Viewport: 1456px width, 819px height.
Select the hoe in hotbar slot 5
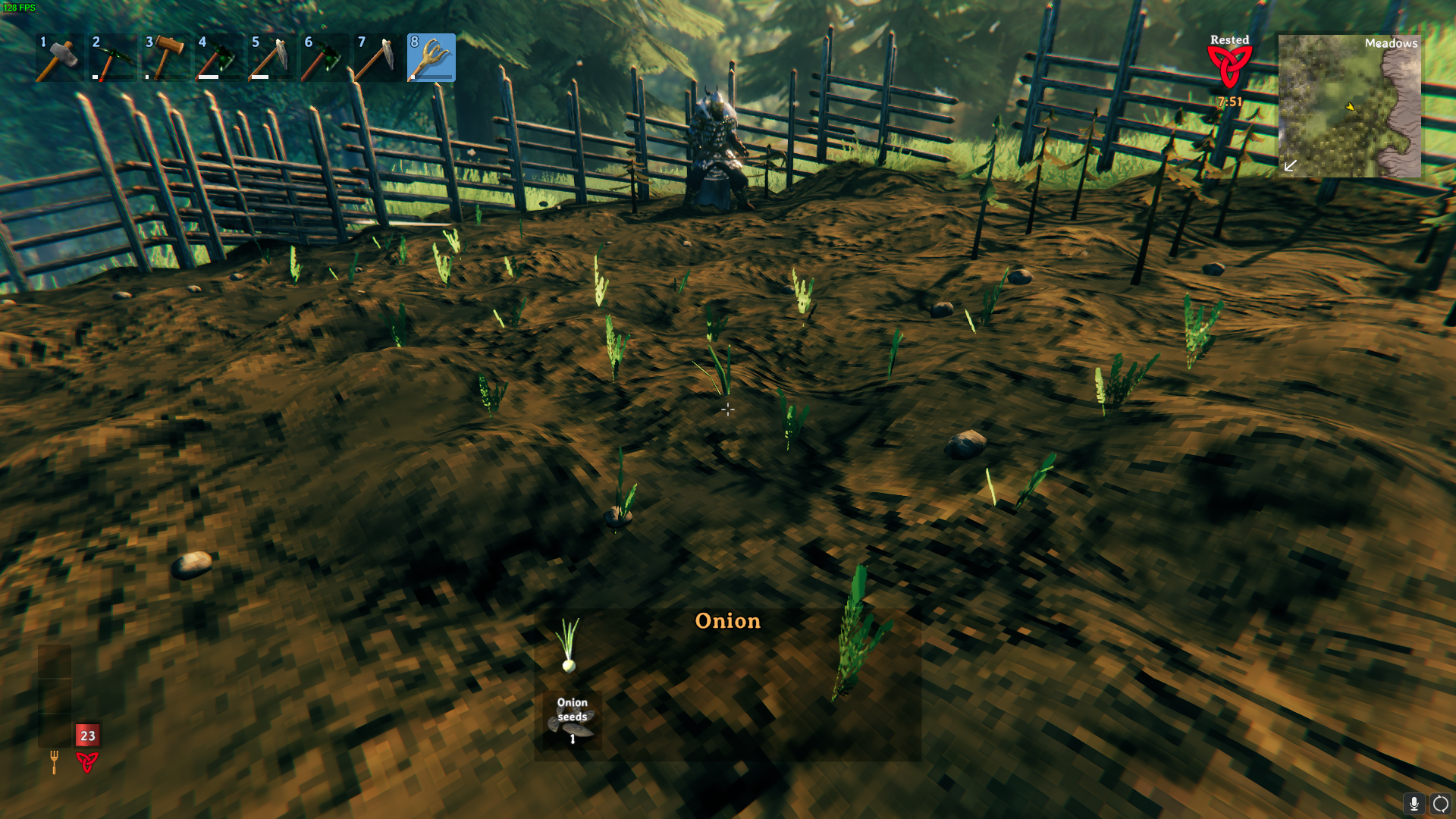click(x=271, y=58)
